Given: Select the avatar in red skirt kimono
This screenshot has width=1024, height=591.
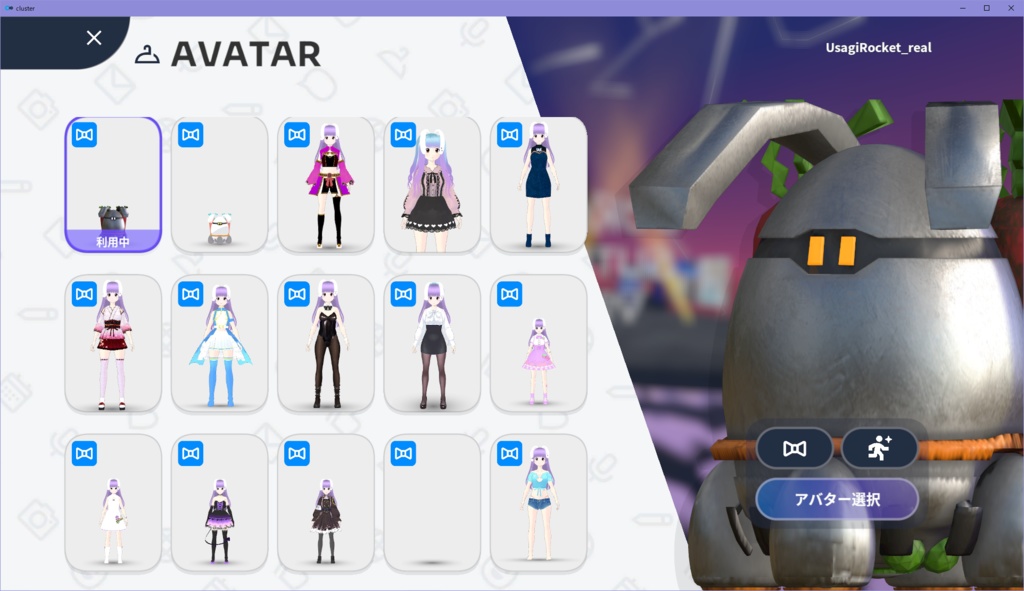Looking at the screenshot, I should (113, 343).
